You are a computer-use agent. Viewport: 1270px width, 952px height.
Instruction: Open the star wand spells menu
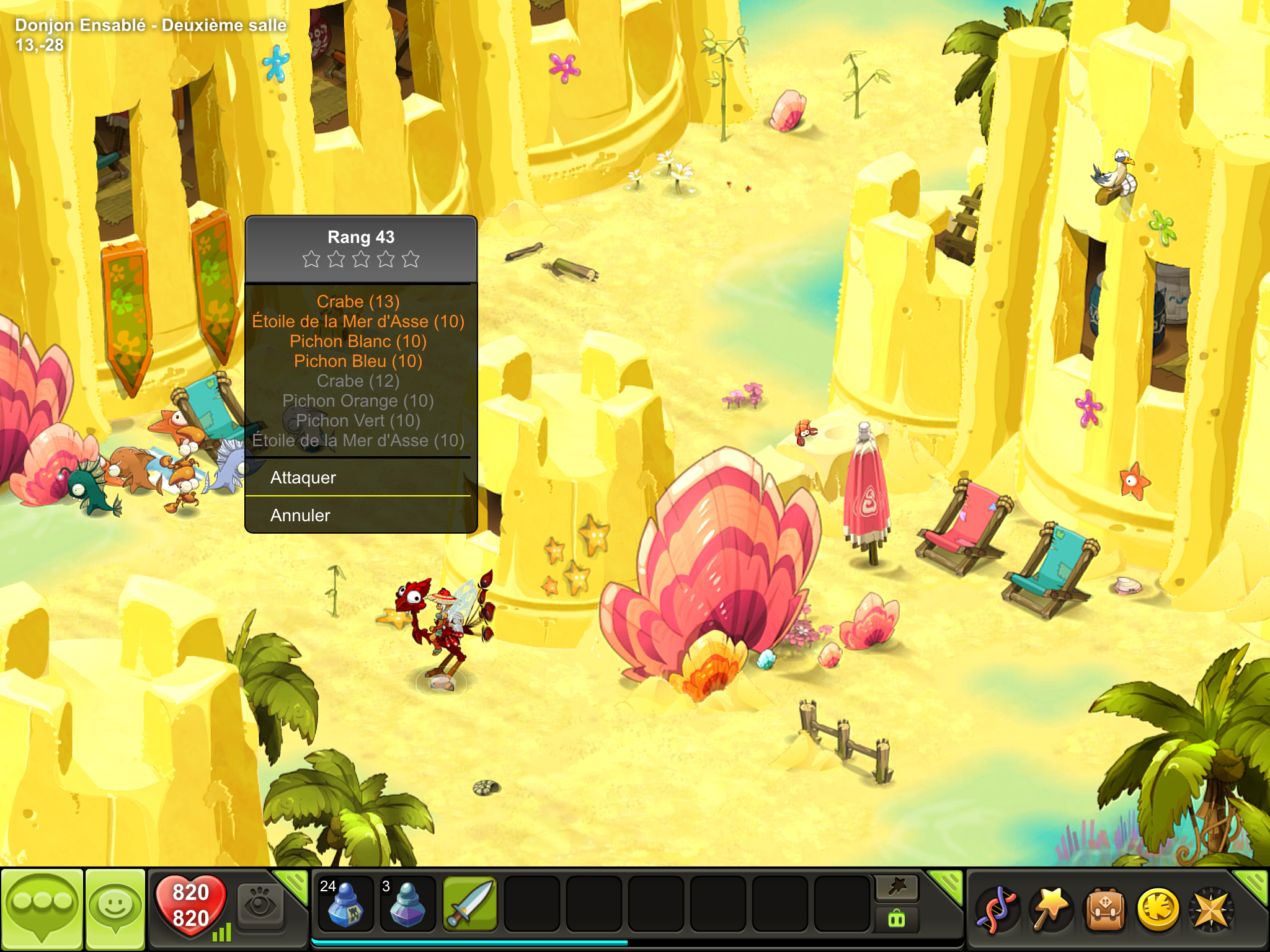1050,909
